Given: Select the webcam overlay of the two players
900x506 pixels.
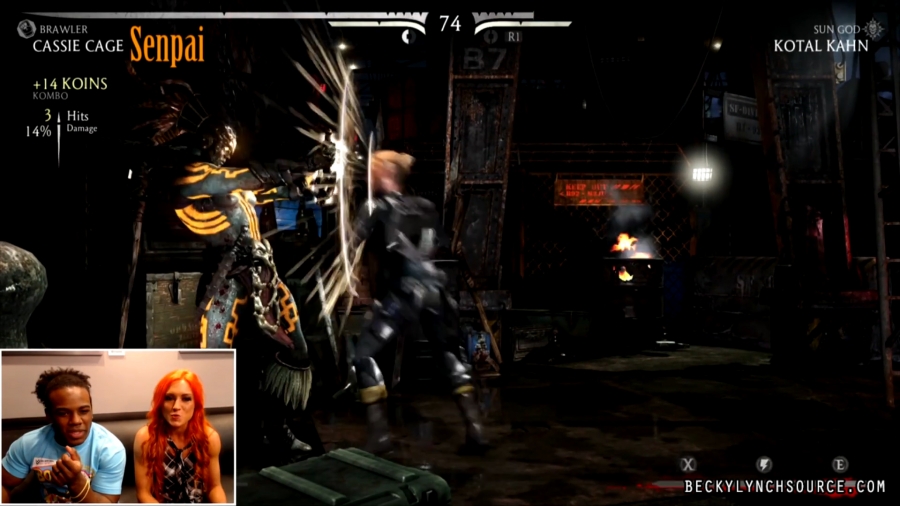Looking at the screenshot, I should [118, 426].
